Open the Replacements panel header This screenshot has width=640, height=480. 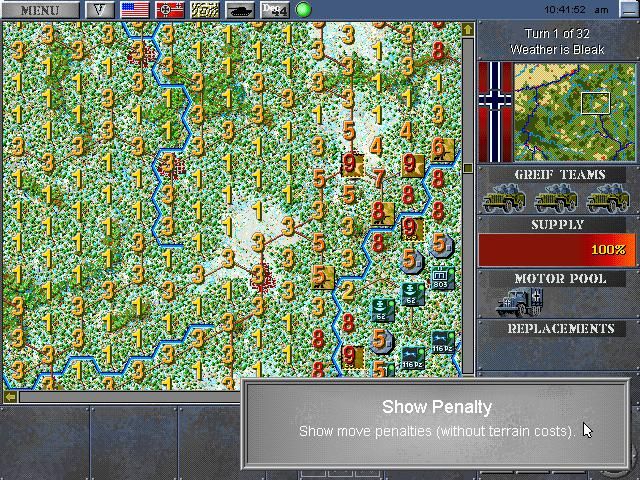[559, 329]
